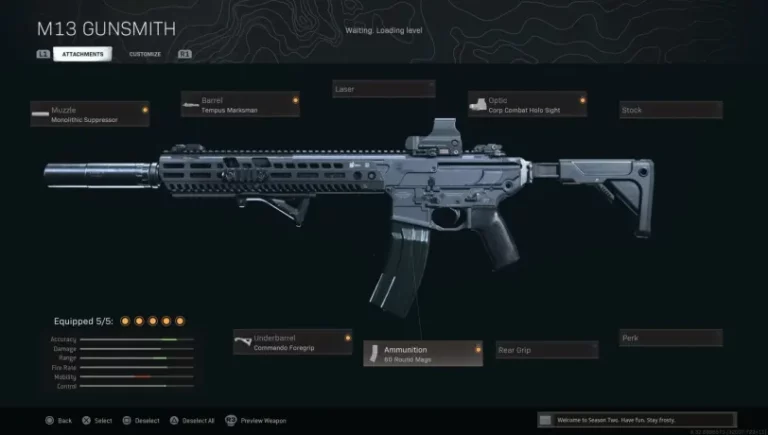
Task: Open the Ammunition 60 Round Mags slot
Action: tap(422, 353)
